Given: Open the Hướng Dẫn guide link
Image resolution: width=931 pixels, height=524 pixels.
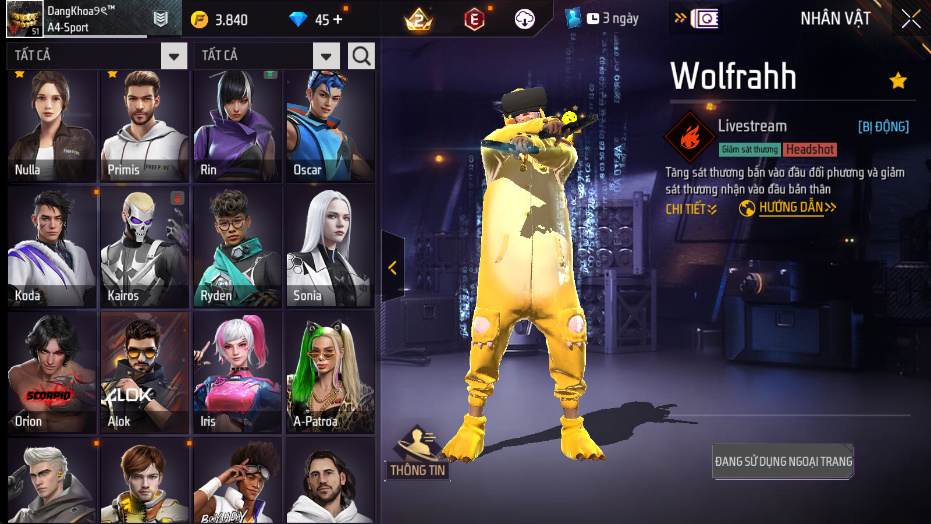Looking at the screenshot, I should pyautogui.click(x=788, y=208).
